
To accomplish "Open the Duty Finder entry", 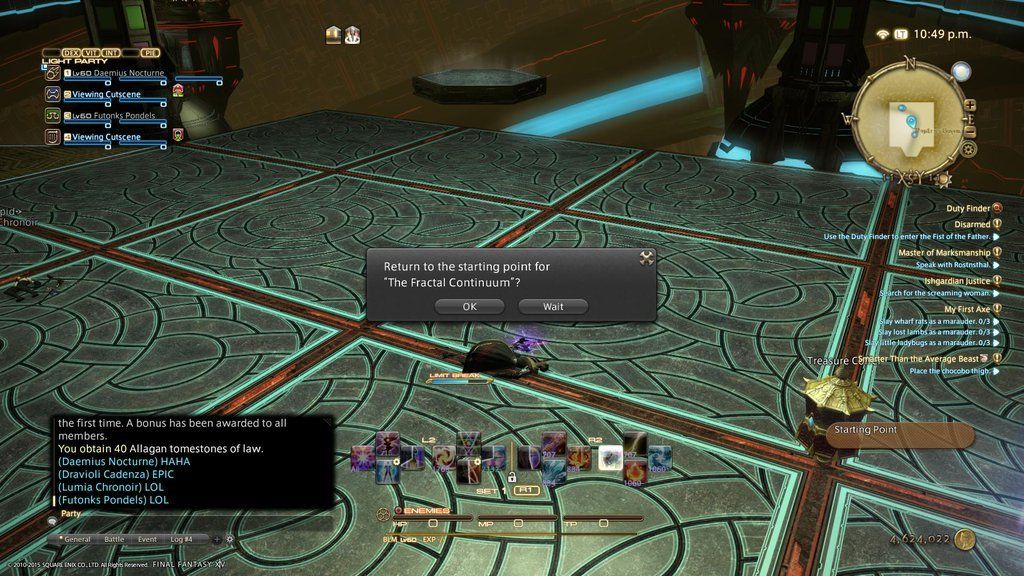I will 968,208.
